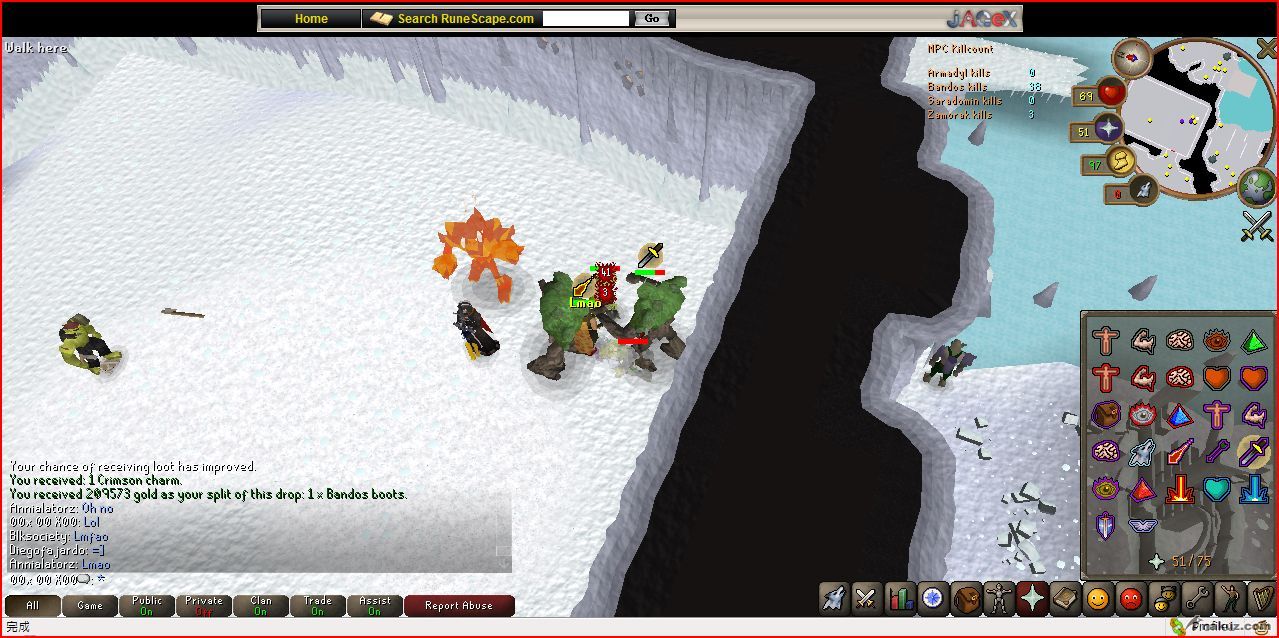Image resolution: width=1279 pixels, height=638 pixels.
Task: Click the minimap compass
Action: point(1133,58)
